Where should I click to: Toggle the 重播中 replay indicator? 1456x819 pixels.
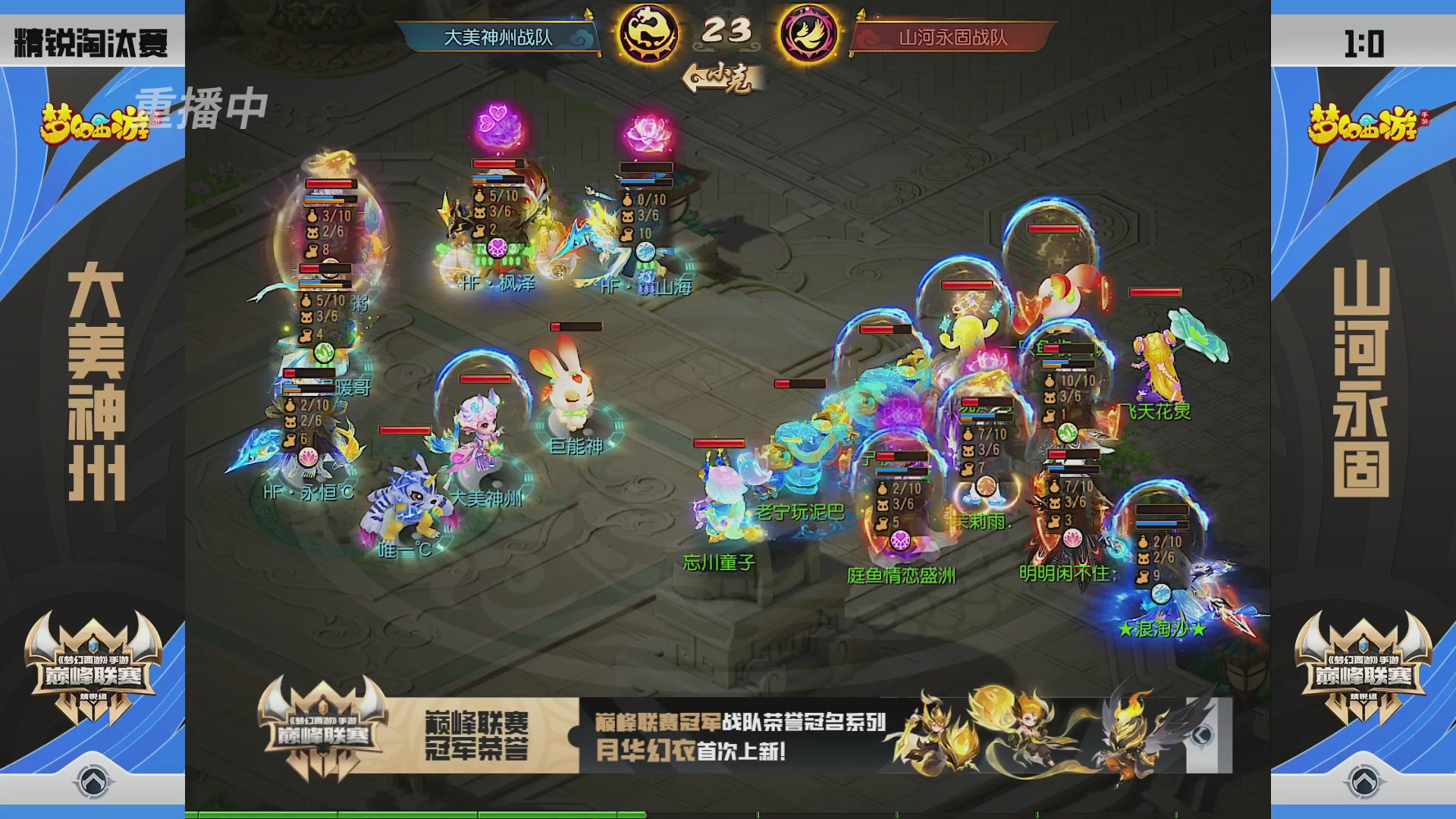tap(201, 109)
